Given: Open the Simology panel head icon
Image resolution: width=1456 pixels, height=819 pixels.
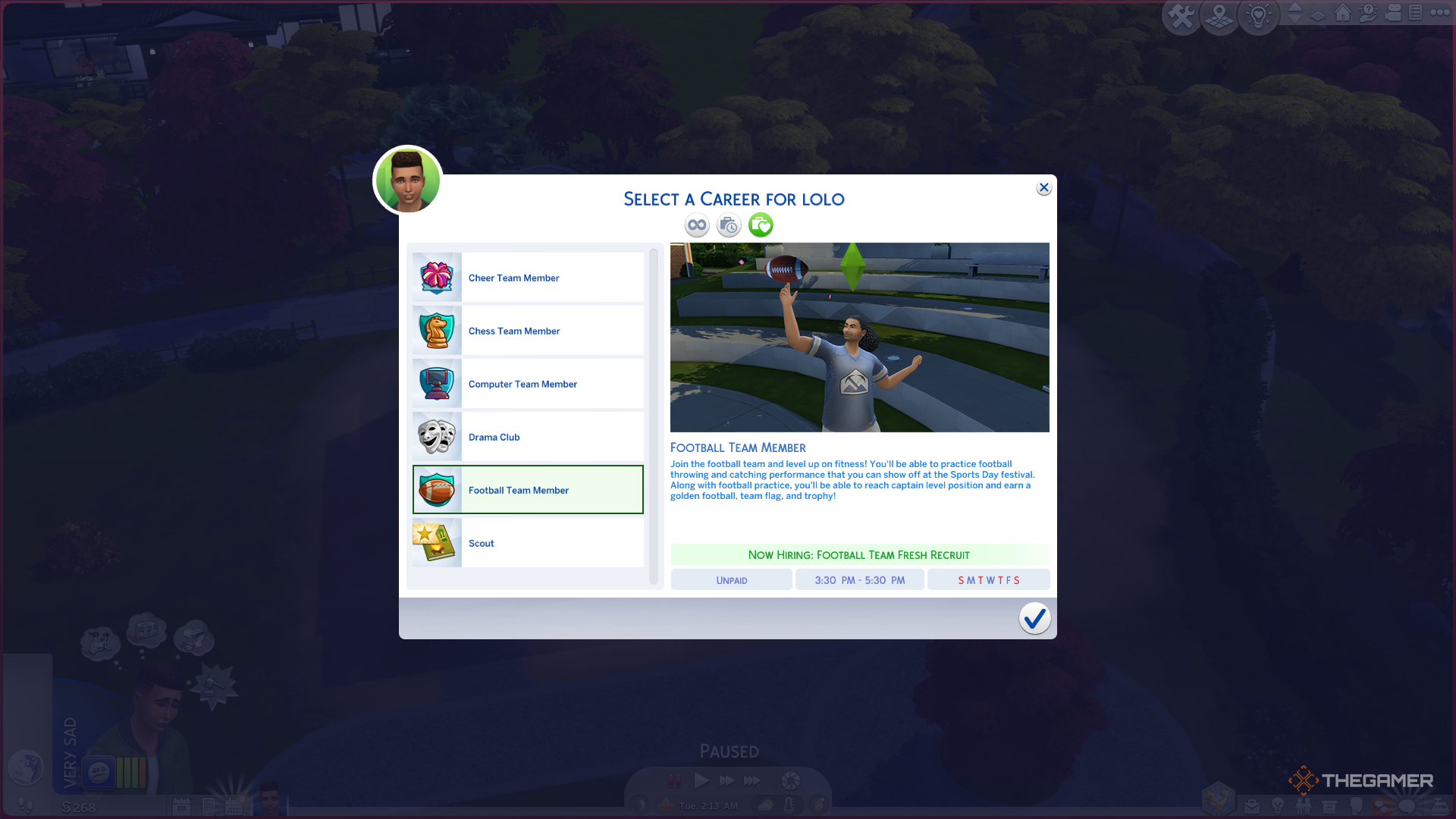Looking at the screenshot, I should point(1355,806).
